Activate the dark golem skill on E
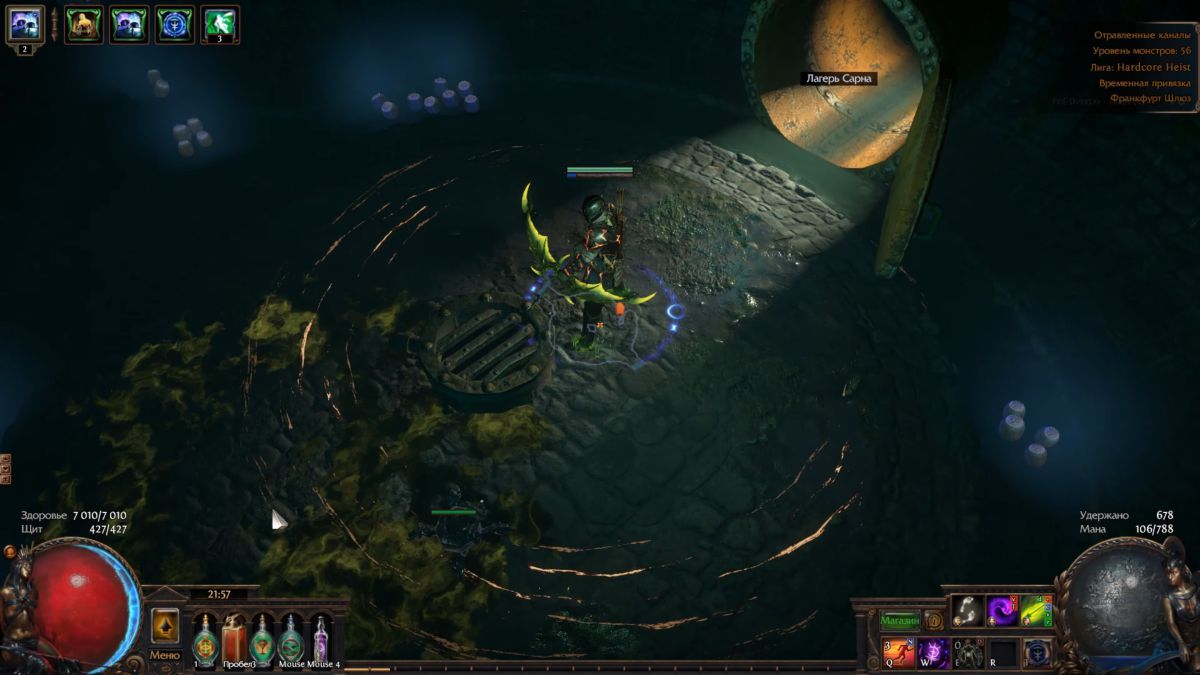 click(968, 653)
